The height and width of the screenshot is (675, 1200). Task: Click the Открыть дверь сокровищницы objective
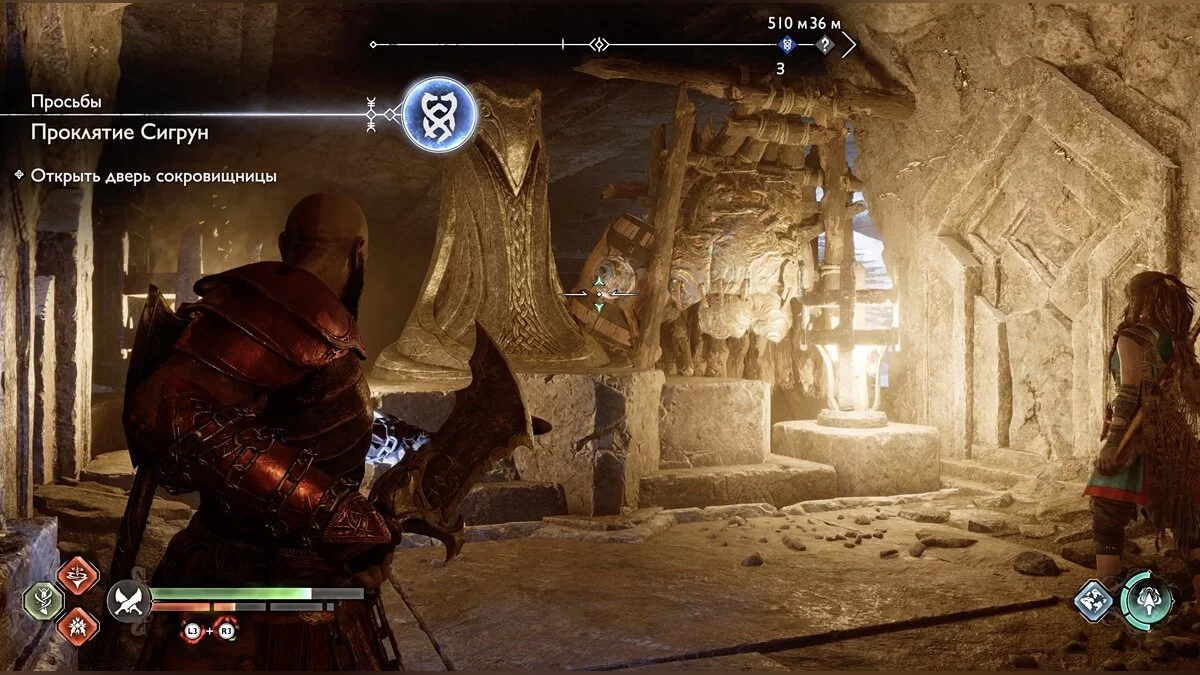(x=153, y=176)
